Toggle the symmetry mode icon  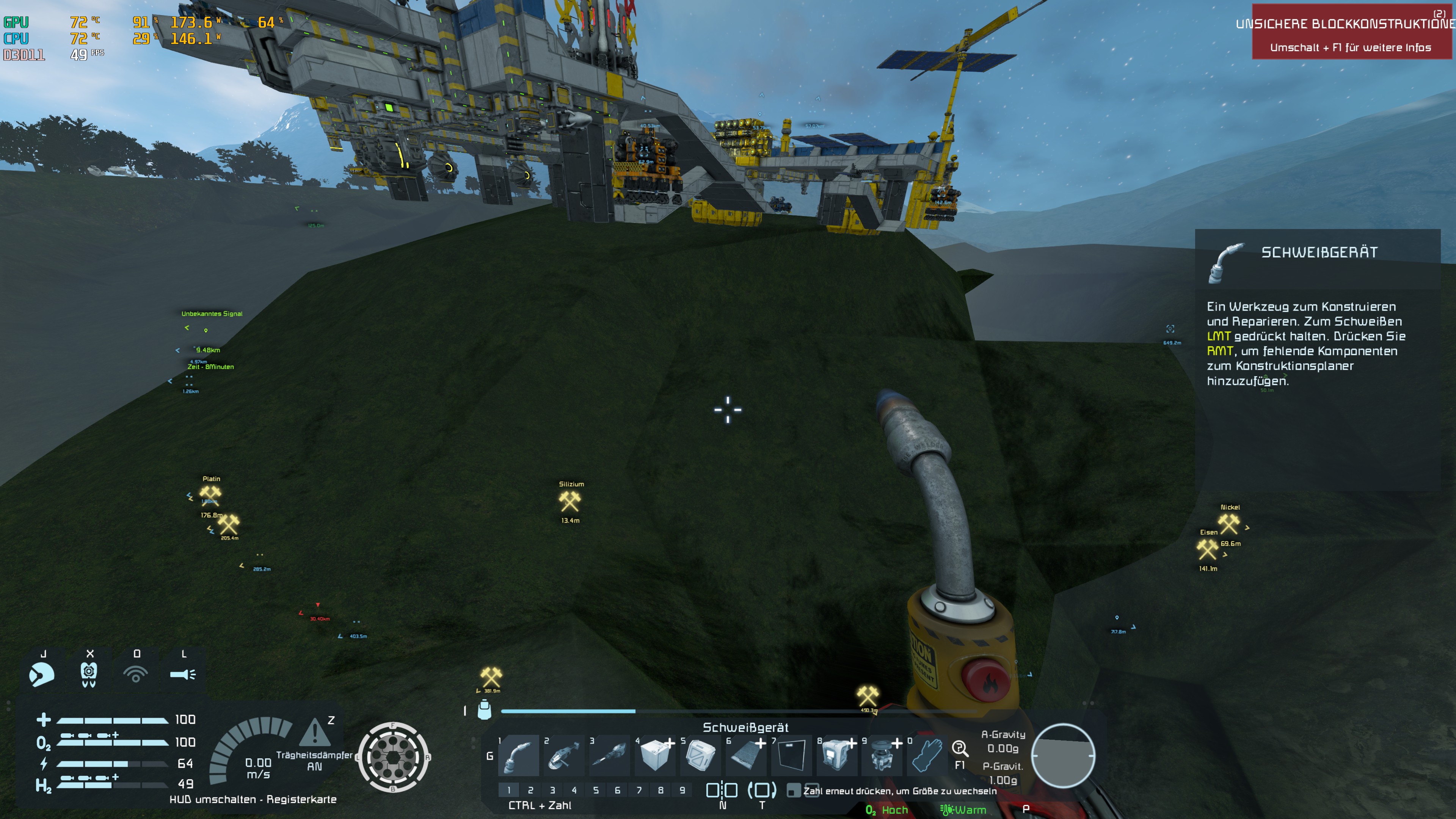pos(722,790)
